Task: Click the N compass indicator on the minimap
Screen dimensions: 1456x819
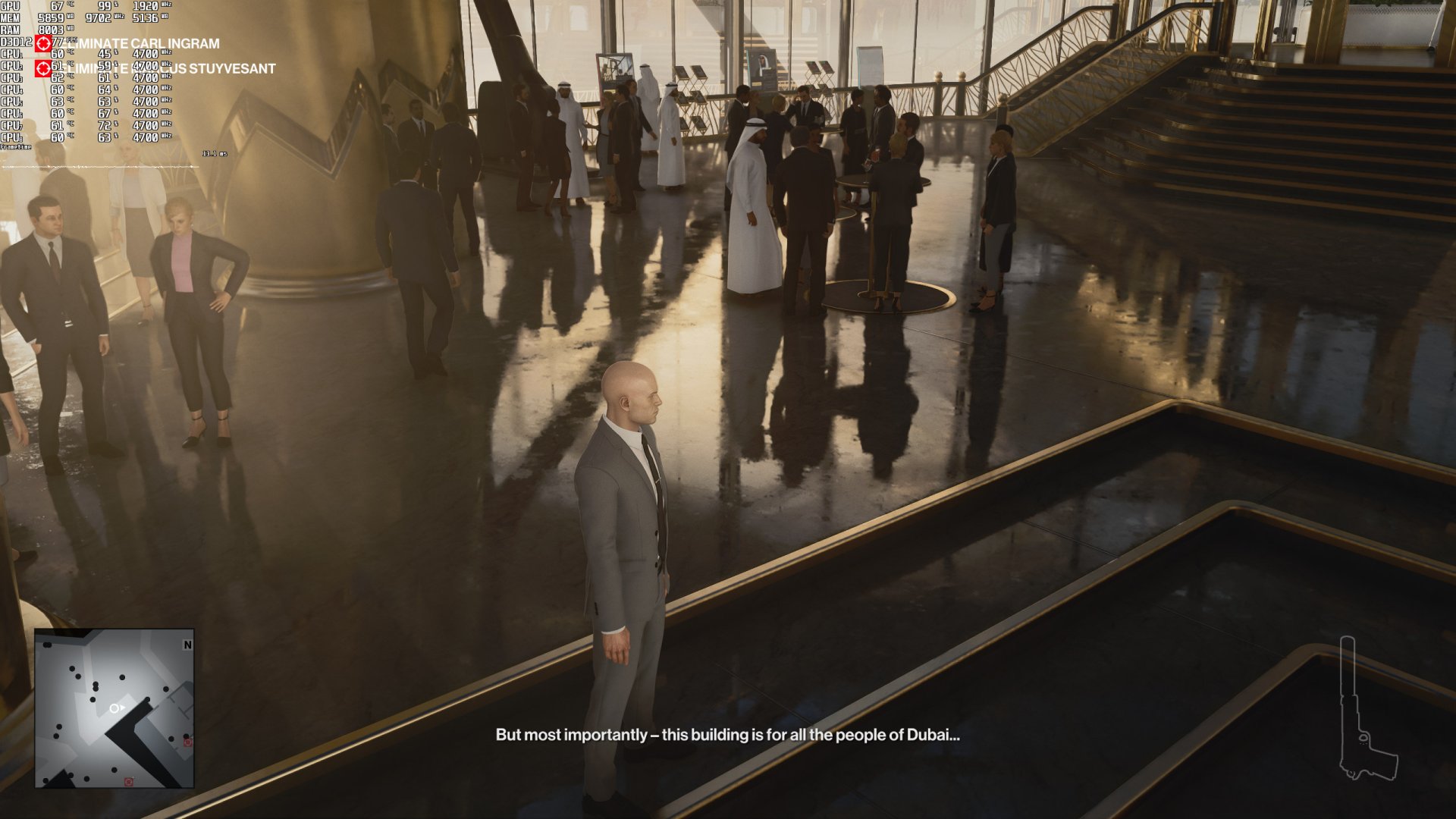Action: point(188,645)
